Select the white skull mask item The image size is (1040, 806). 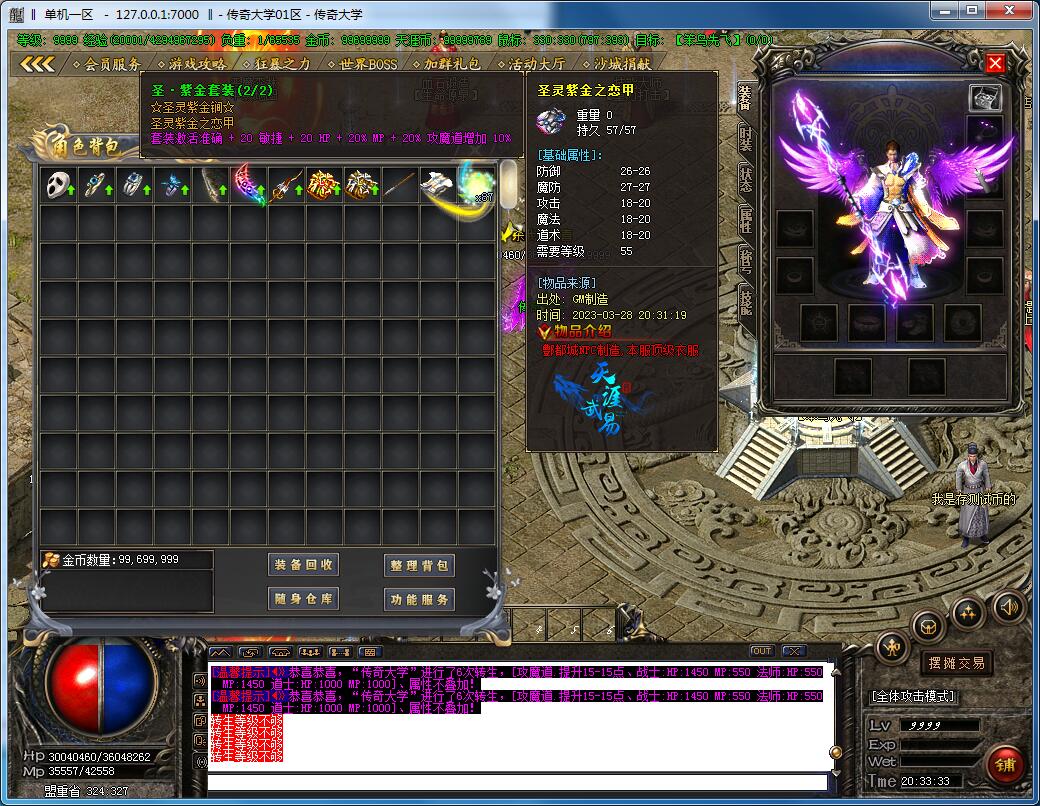click(59, 185)
